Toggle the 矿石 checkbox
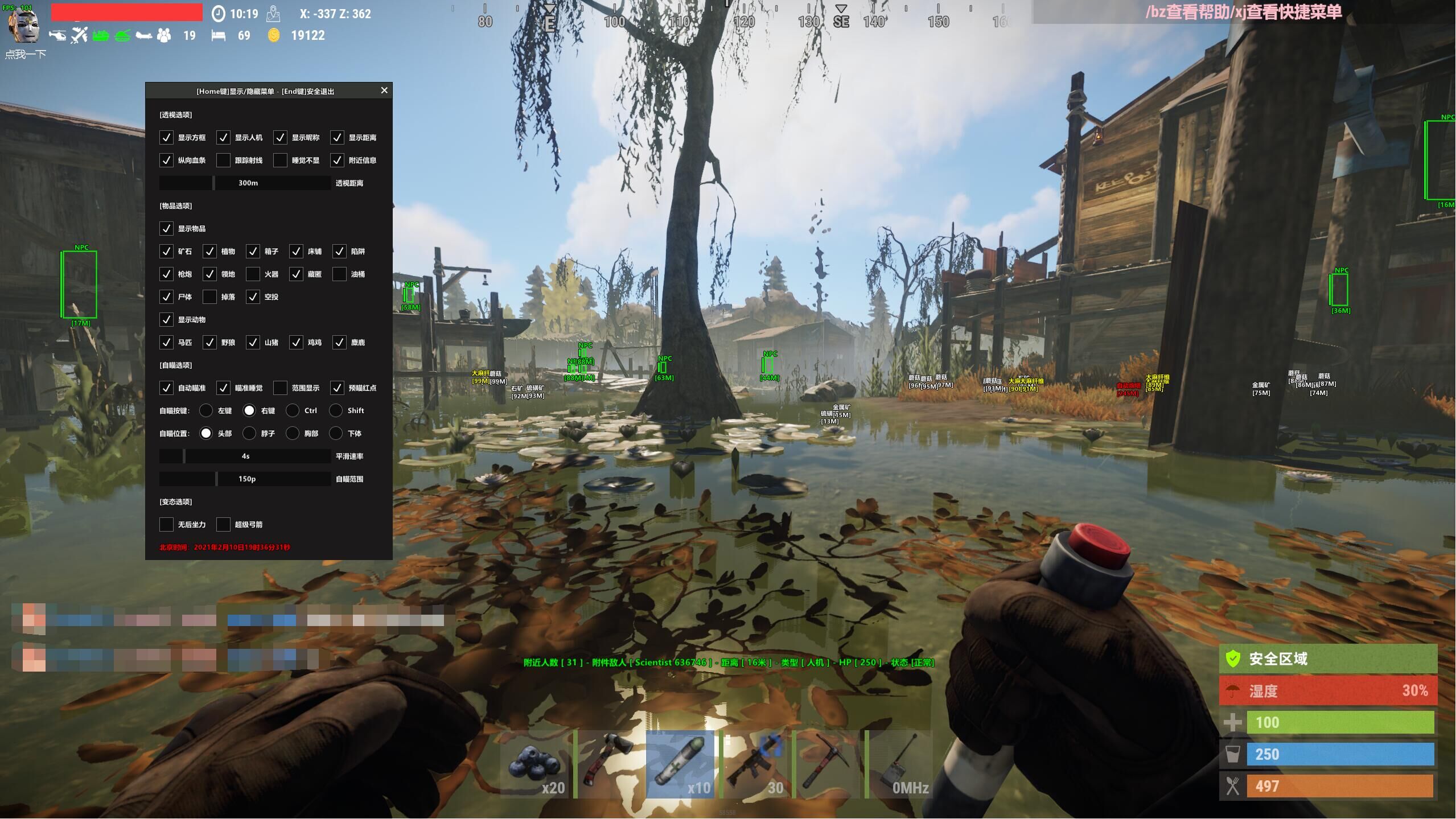The height and width of the screenshot is (819, 1456). 166,252
